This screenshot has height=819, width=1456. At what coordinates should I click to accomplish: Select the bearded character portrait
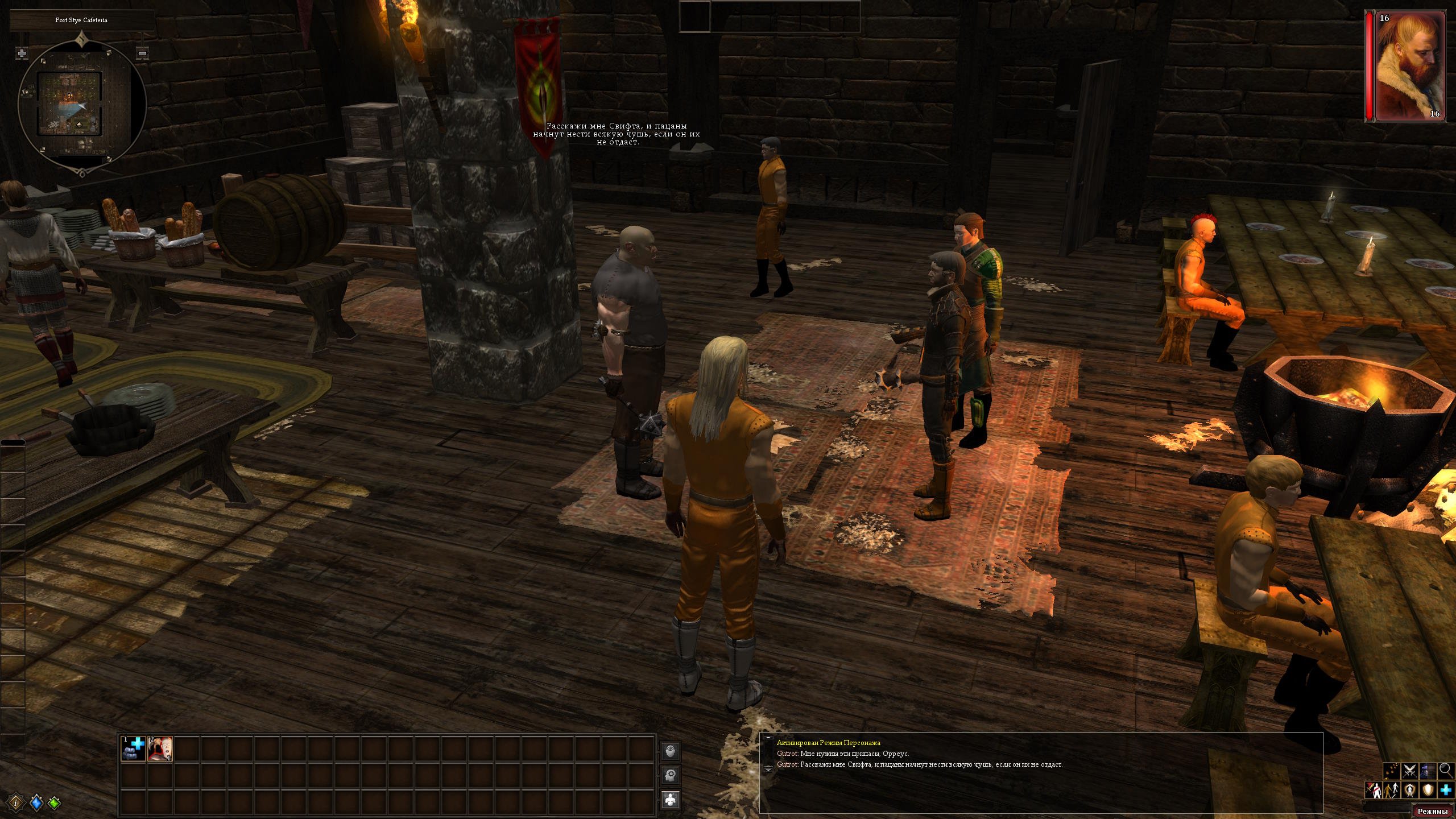pyautogui.click(x=1405, y=66)
